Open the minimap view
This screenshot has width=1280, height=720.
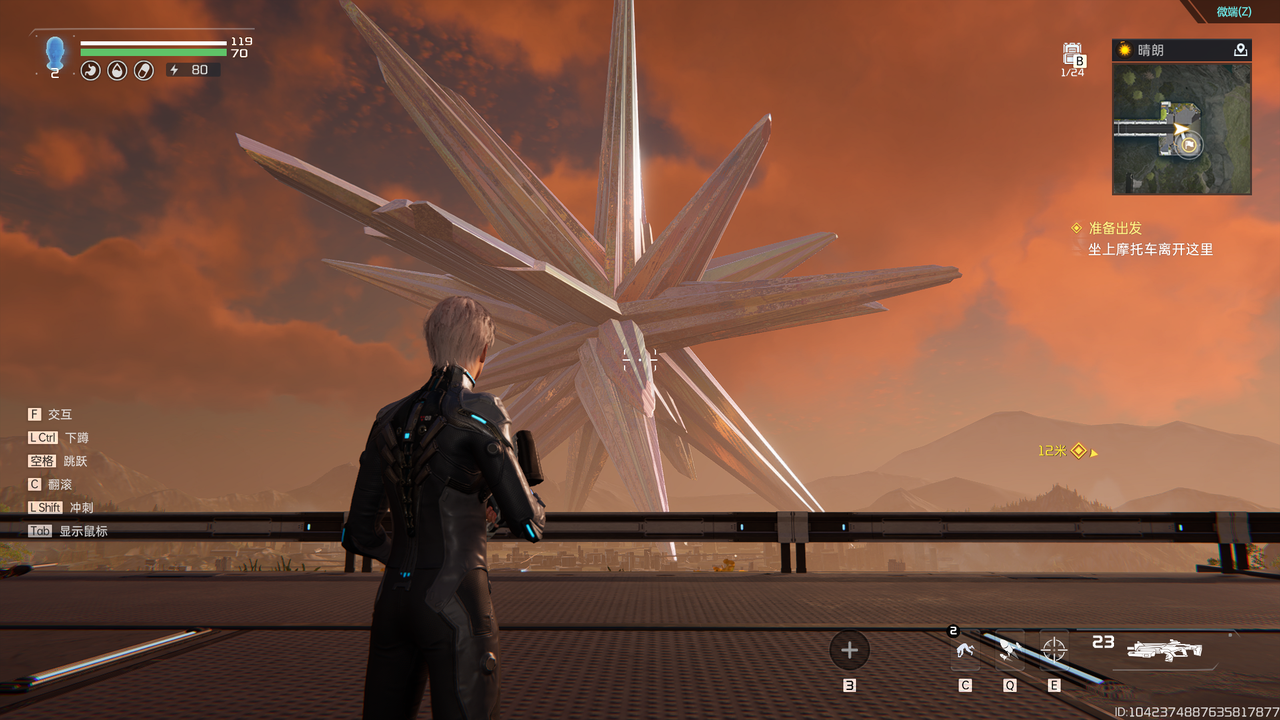[x=1181, y=128]
